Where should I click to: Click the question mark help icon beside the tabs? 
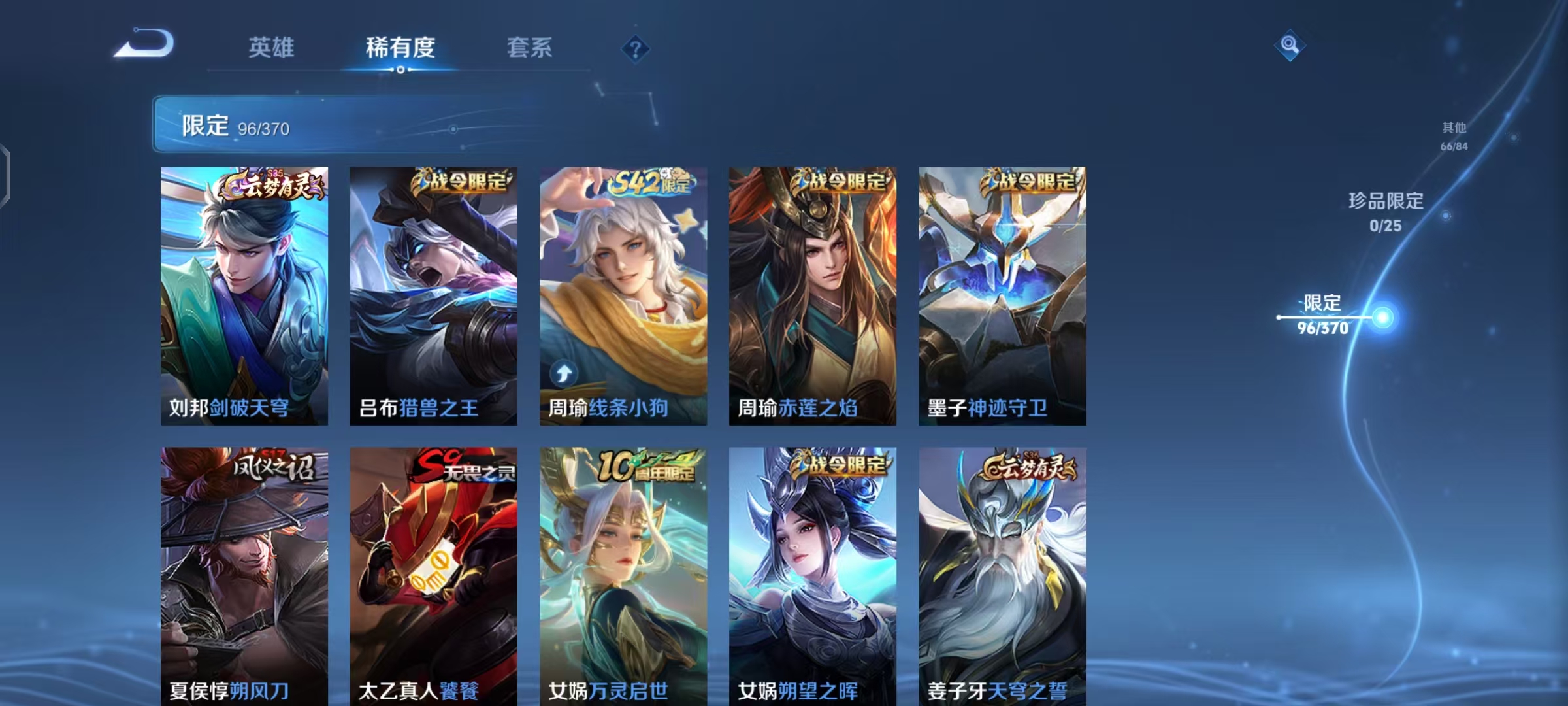634,48
